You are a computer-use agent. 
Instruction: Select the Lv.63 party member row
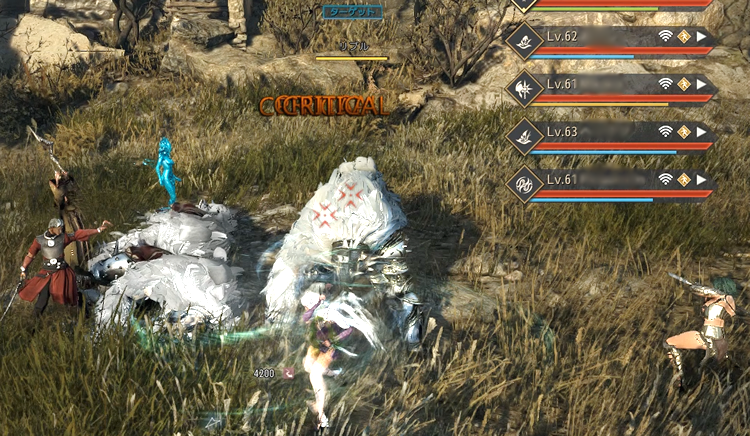pyautogui.click(x=600, y=132)
